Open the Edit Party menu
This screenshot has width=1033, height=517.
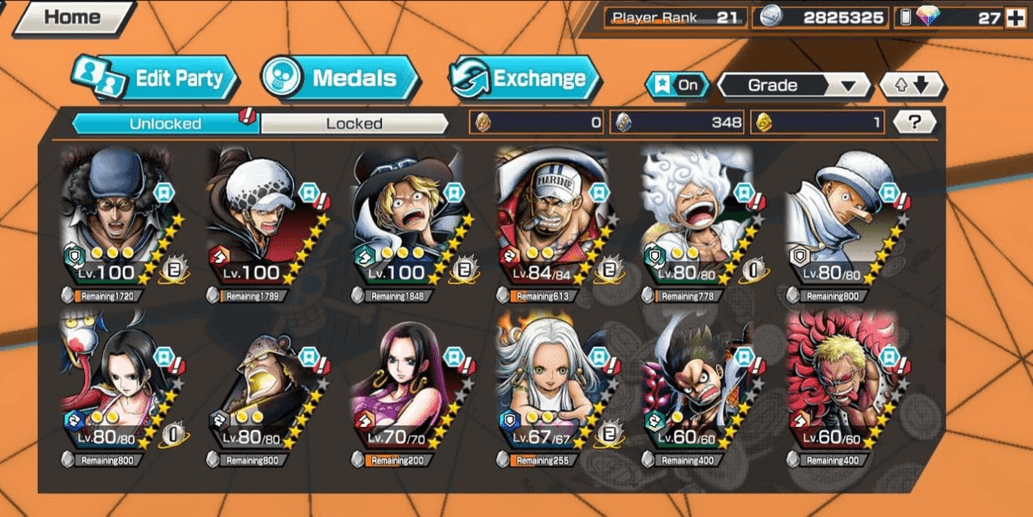click(155, 78)
